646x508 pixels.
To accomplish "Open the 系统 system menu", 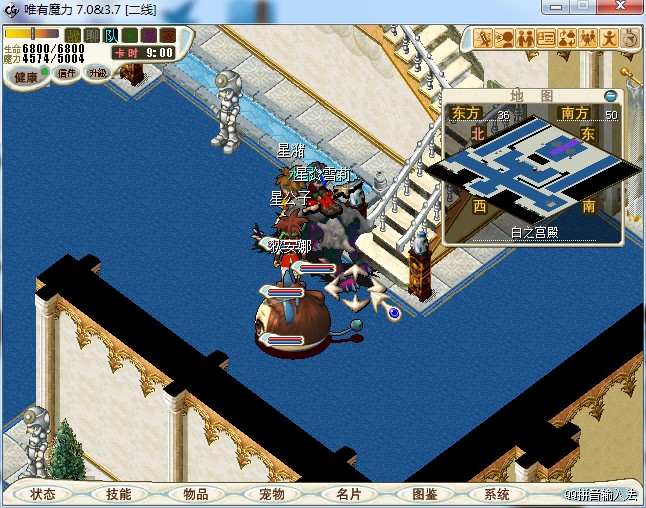I will pos(497,494).
